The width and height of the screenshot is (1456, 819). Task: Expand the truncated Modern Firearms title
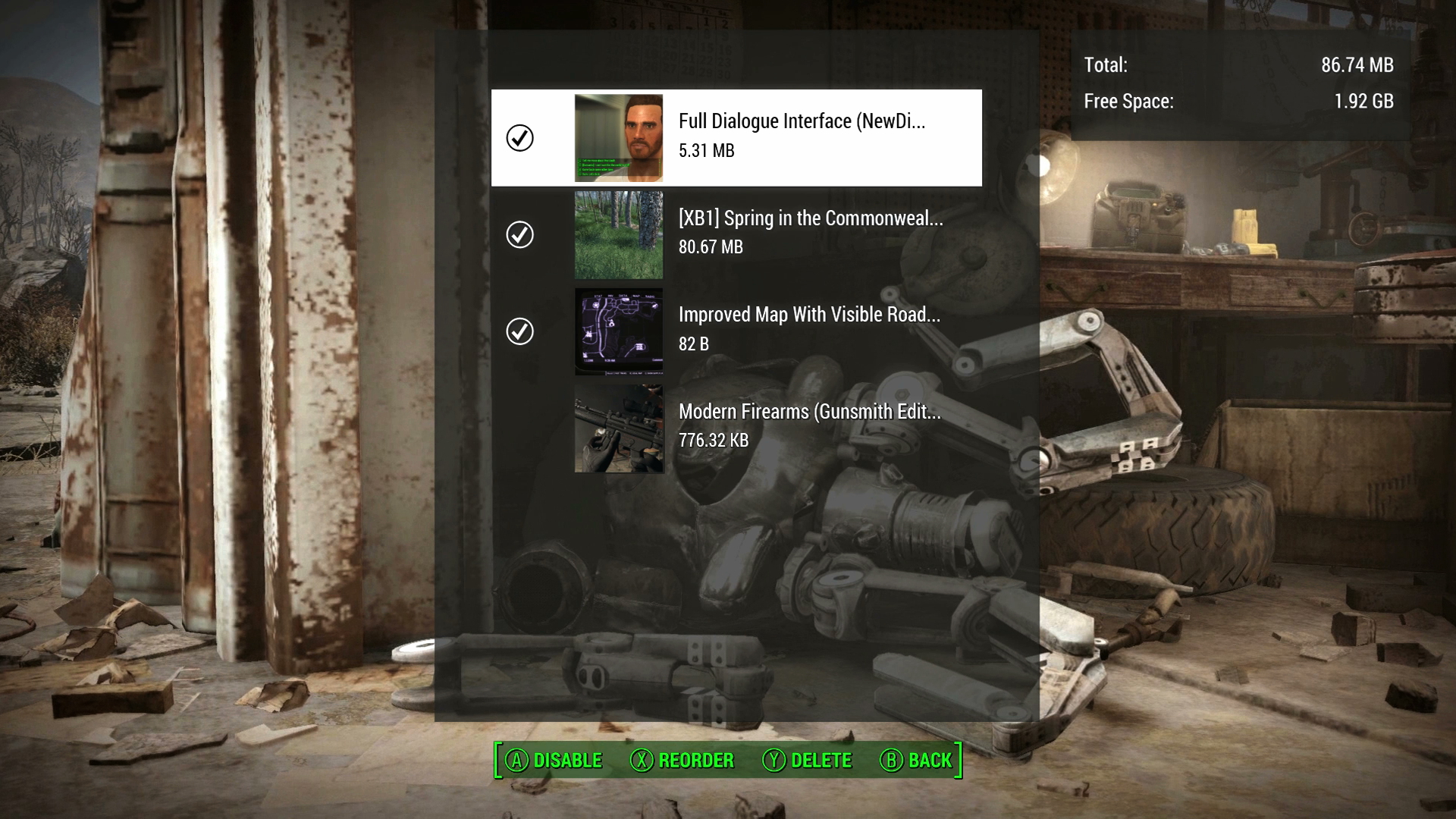[808, 413]
